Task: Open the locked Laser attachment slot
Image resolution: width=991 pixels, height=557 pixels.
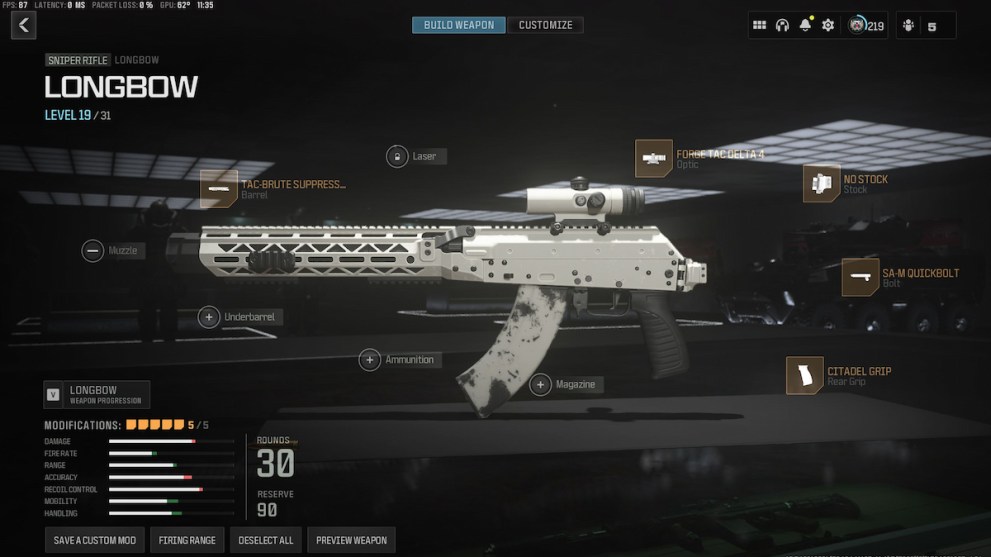Action: pos(397,156)
